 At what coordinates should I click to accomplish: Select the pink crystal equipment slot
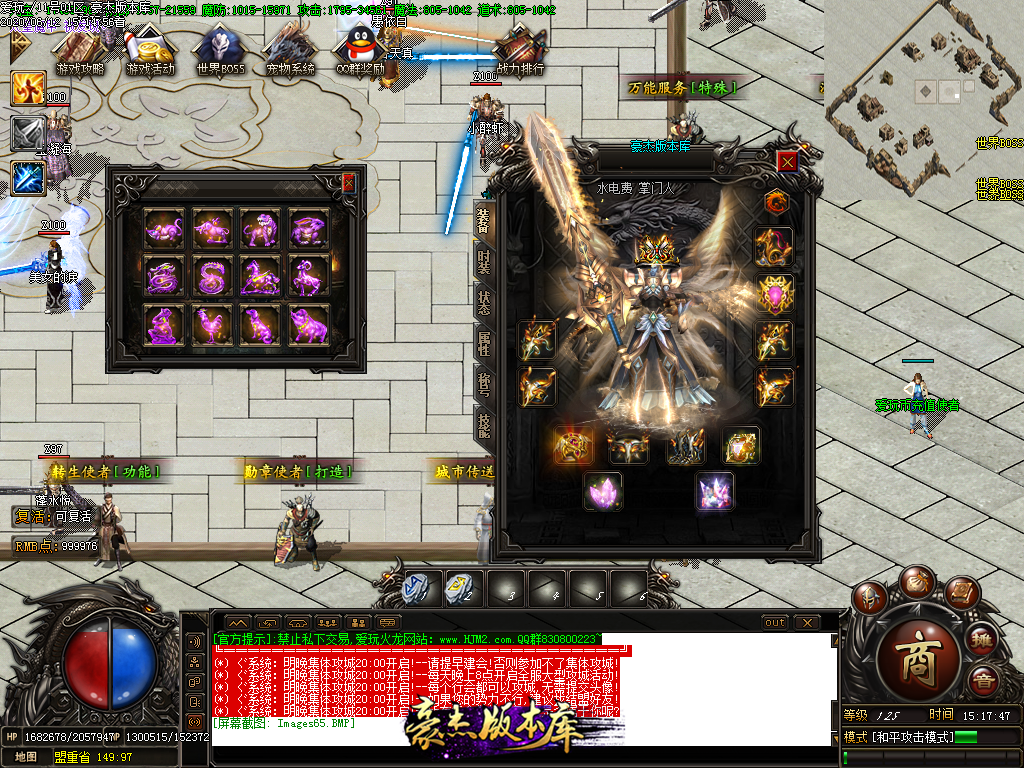point(603,491)
